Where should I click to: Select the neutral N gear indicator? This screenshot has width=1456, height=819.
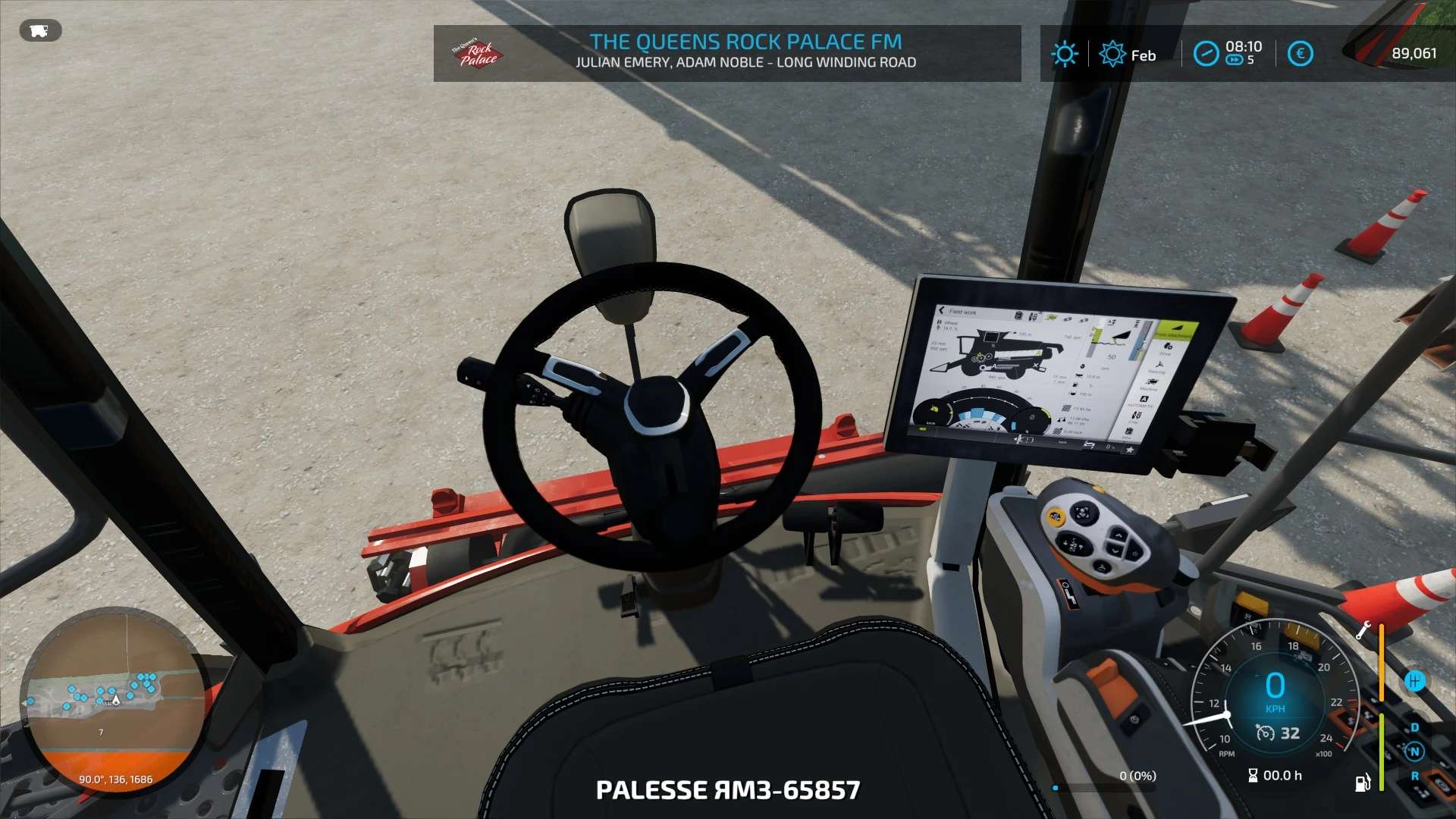(1414, 752)
